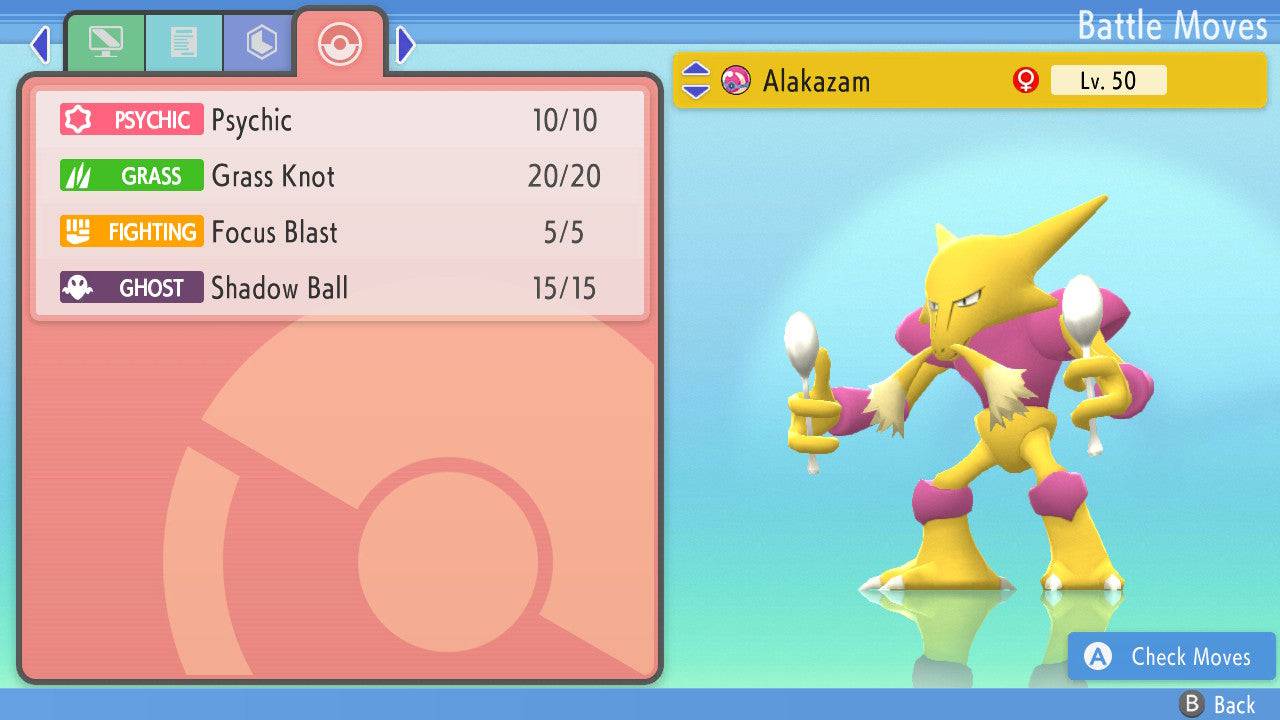Viewport: 1280px width, 720px height.
Task: Expand to previous page via left arrow
Action: (x=40, y=43)
